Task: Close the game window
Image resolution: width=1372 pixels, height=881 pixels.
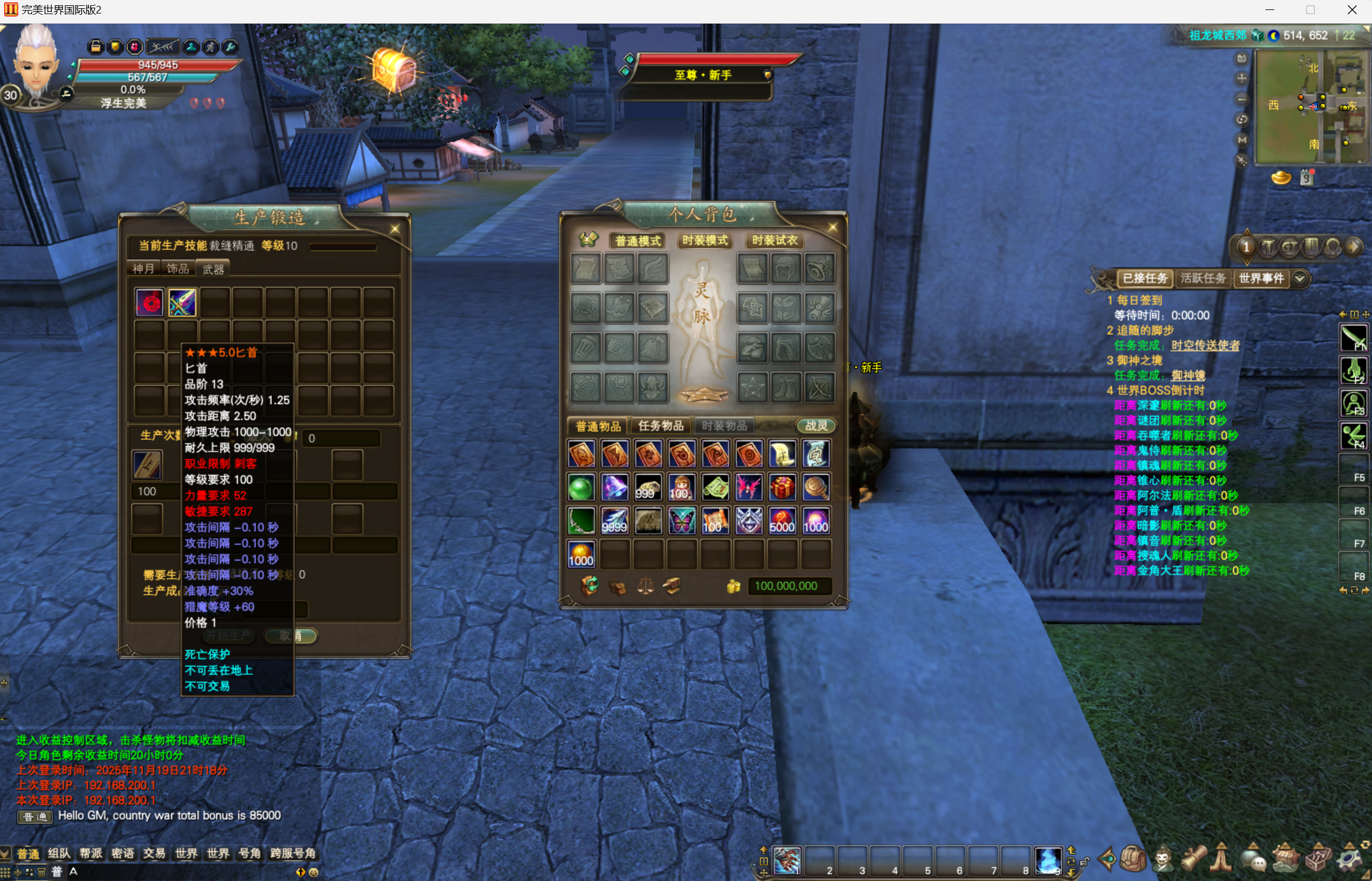Action: (x=1352, y=10)
